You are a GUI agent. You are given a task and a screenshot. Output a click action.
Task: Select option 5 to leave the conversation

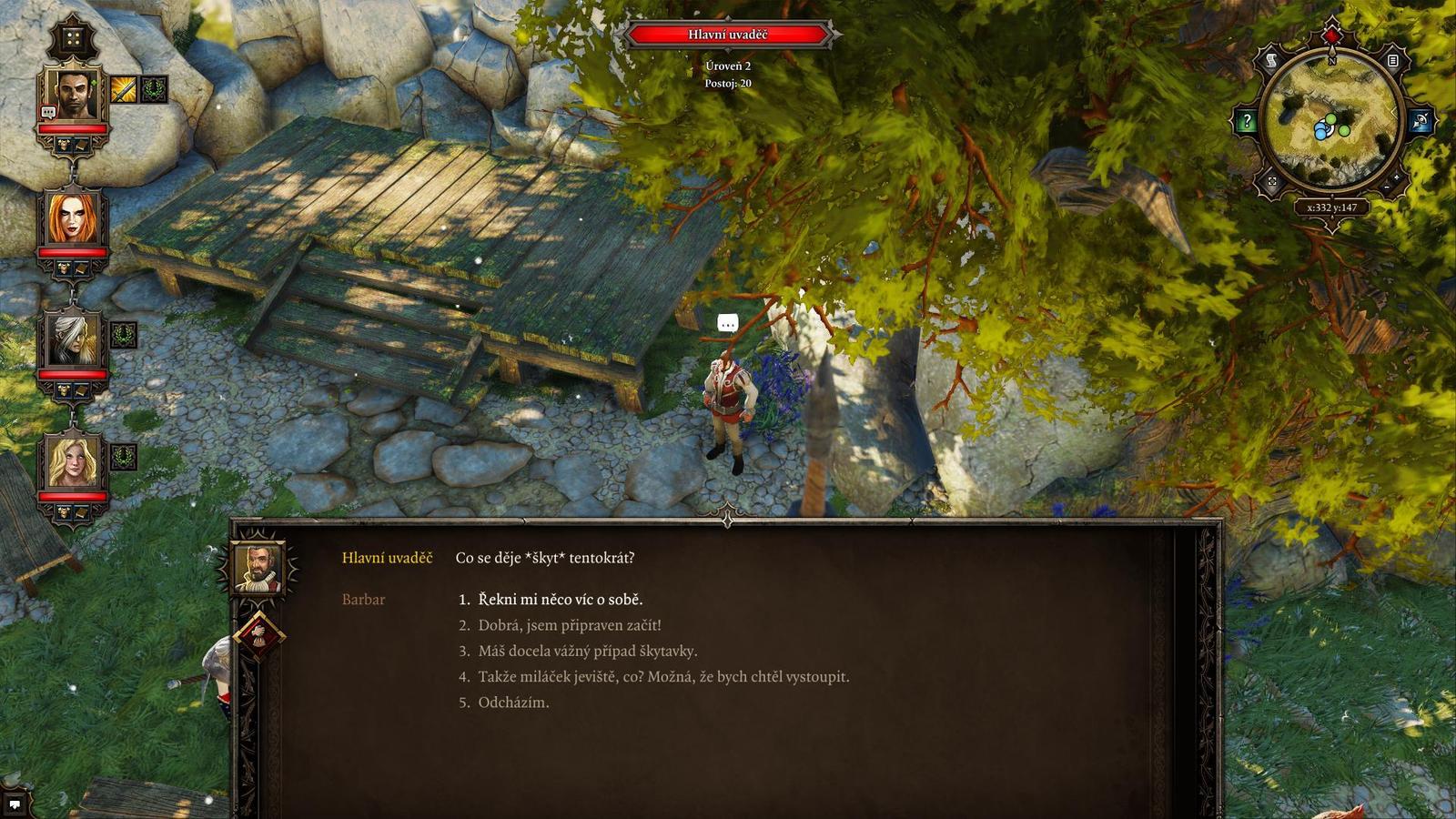click(x=515, y=702)
